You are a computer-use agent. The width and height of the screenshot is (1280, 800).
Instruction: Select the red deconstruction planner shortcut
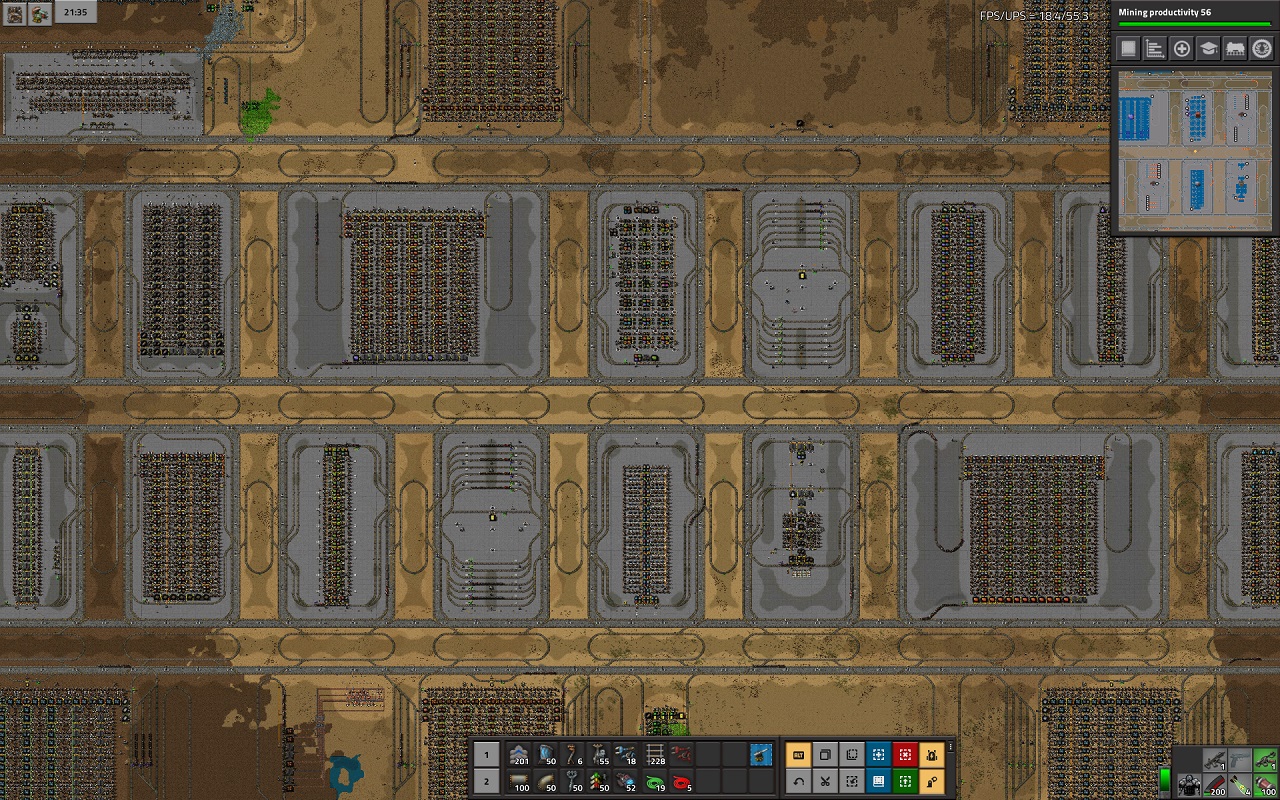click(905, 755)
